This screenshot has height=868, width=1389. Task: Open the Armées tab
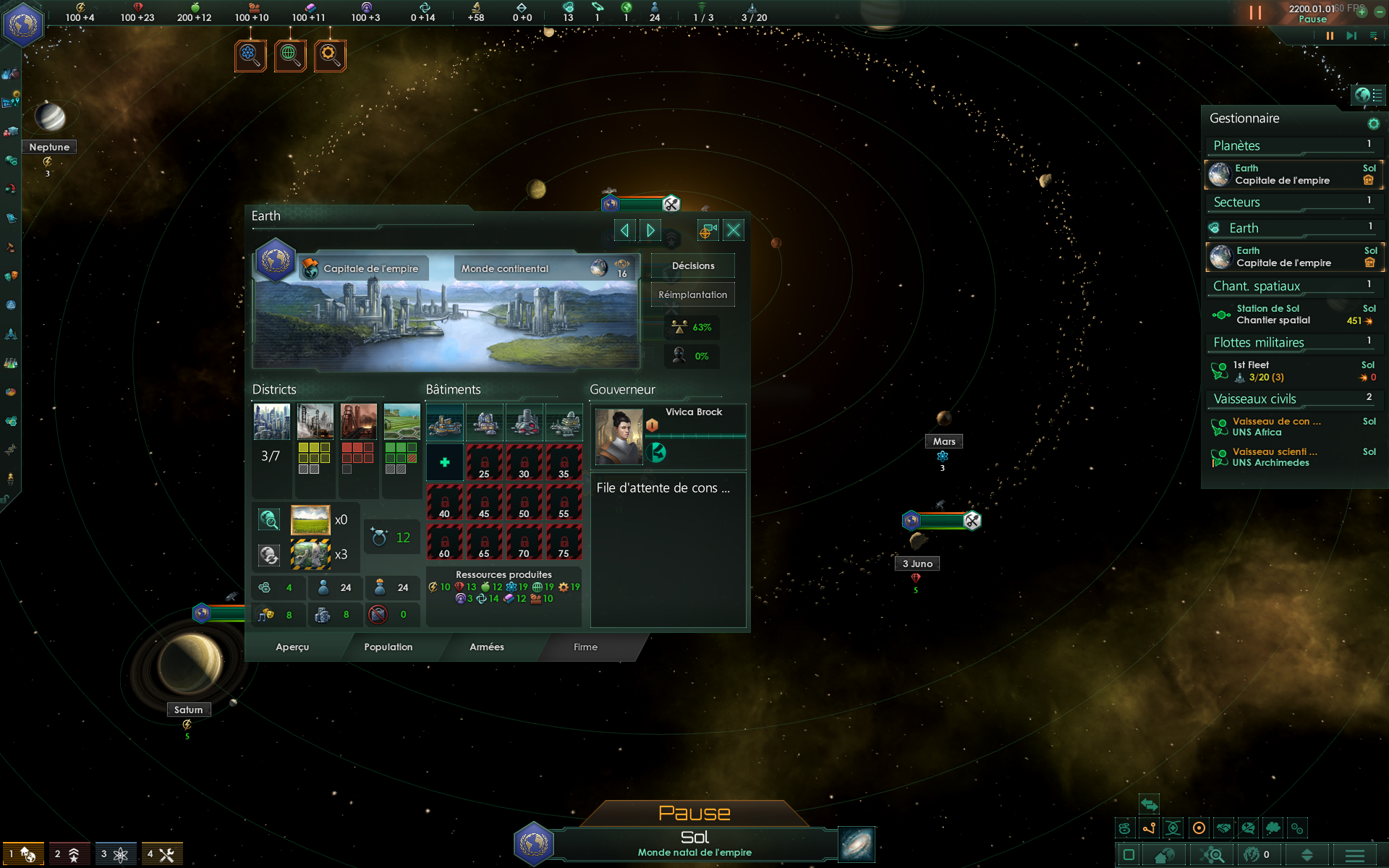pos(486,647)
